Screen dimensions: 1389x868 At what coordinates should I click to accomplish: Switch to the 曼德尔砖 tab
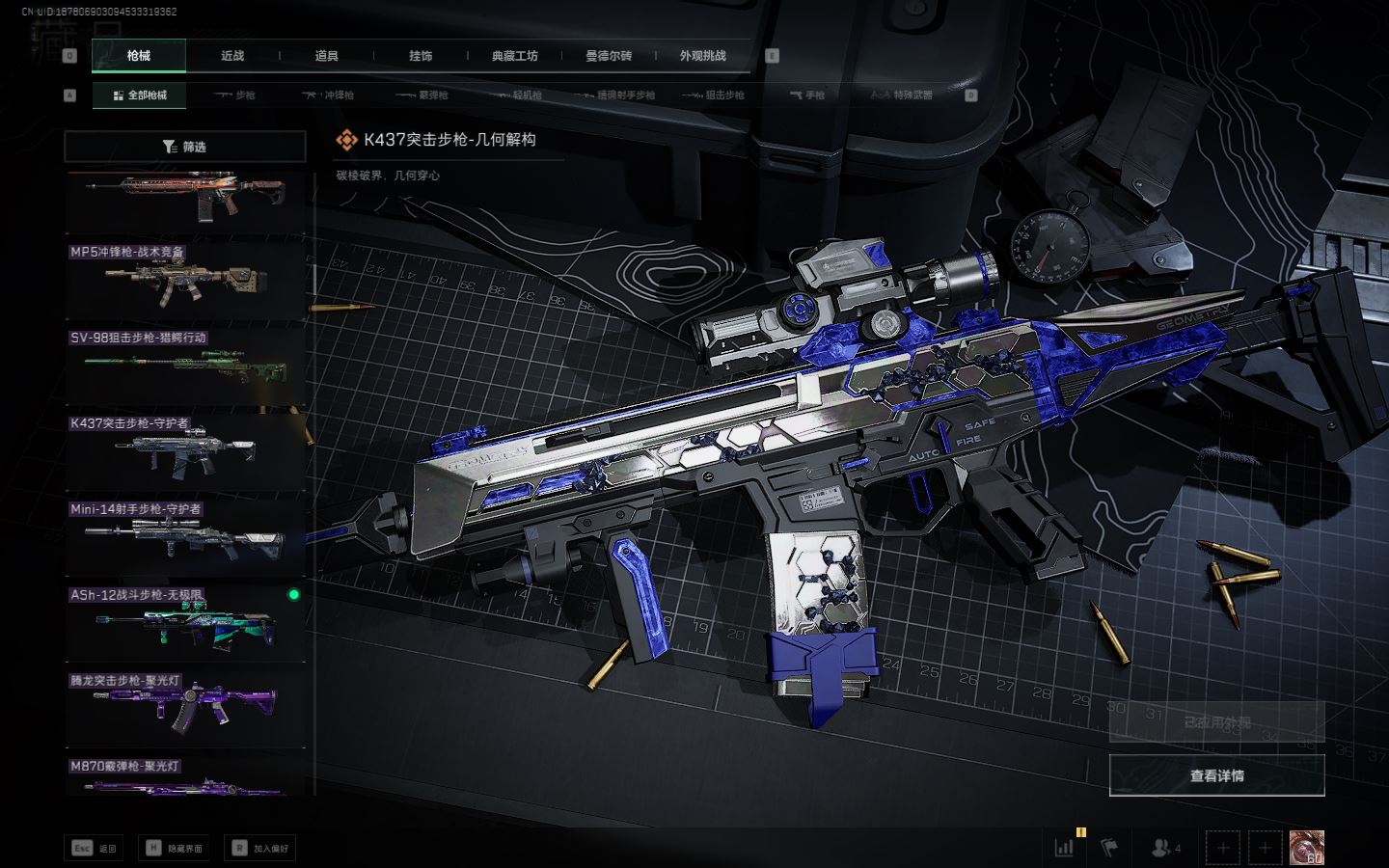click(x=609, y=56)
